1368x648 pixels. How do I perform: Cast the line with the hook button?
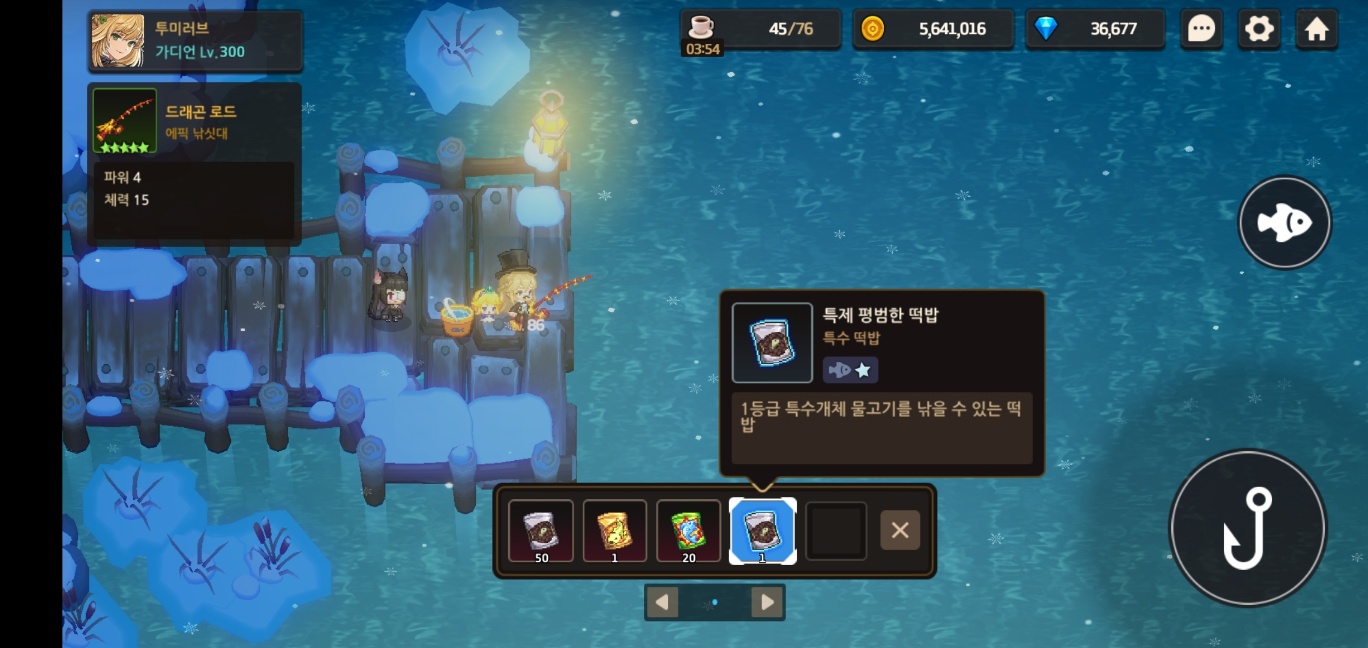click(x=1247, y=528)
